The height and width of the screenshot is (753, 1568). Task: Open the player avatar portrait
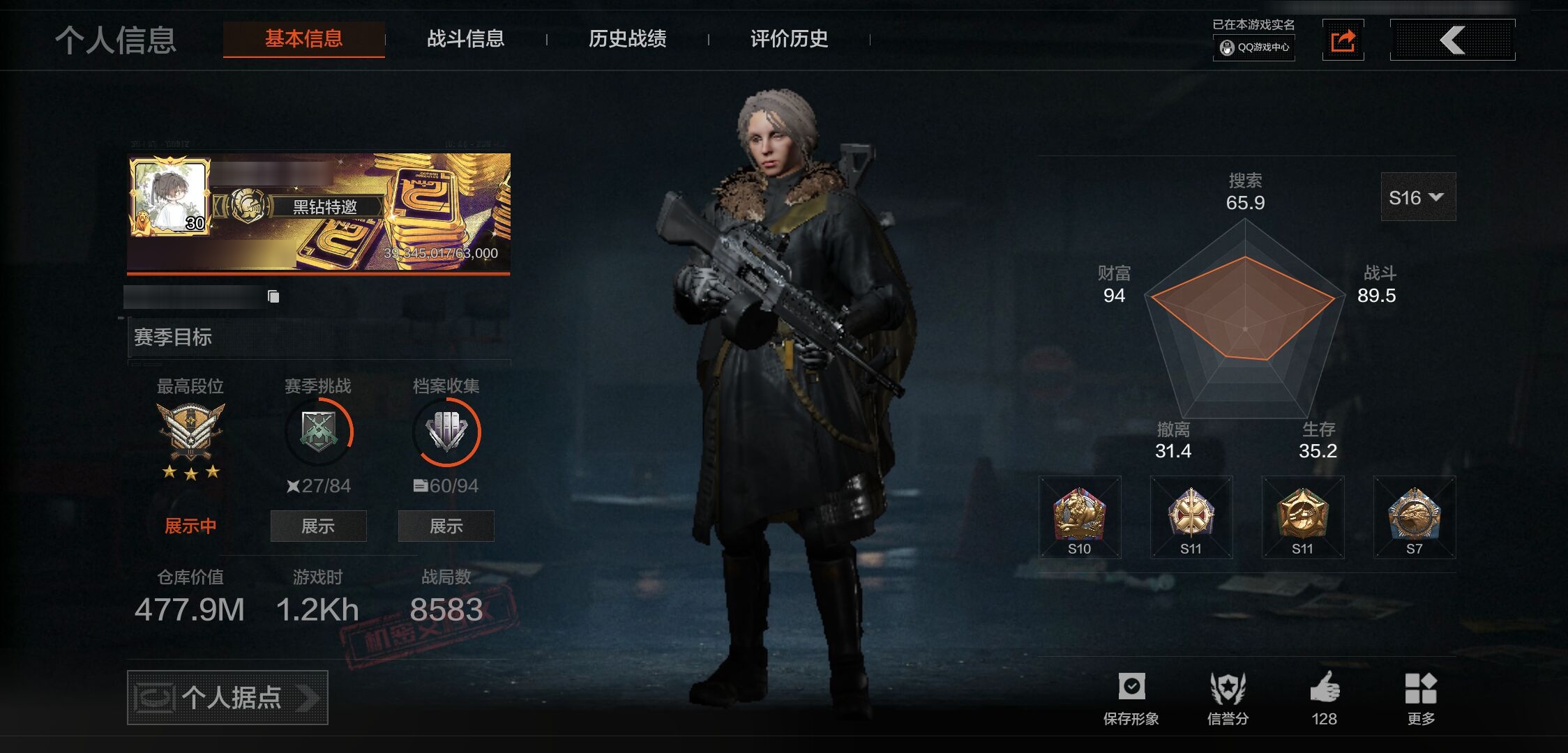click(x=169, y=196)
